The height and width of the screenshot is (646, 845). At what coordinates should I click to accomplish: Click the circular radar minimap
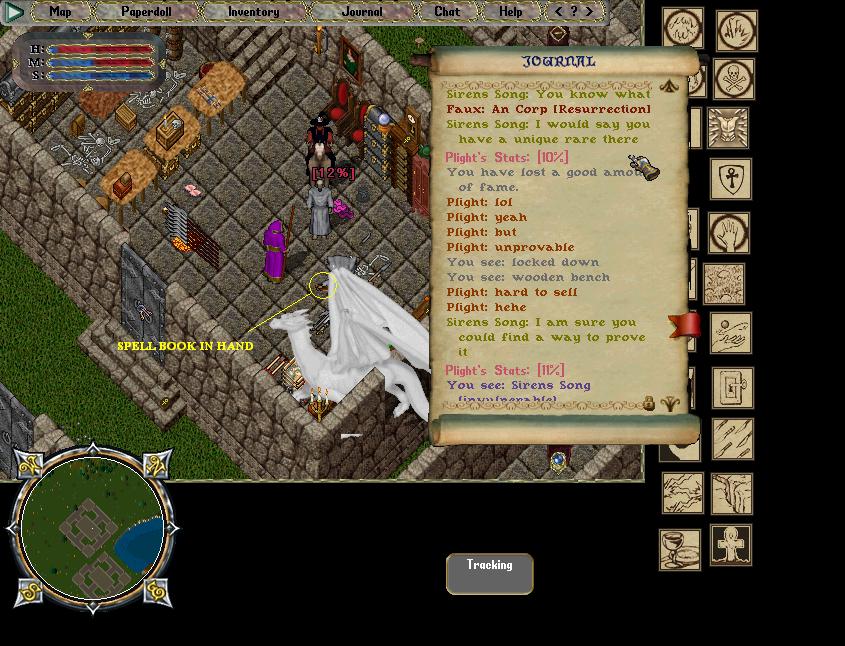pyautogui.click(x=92, y=528)
